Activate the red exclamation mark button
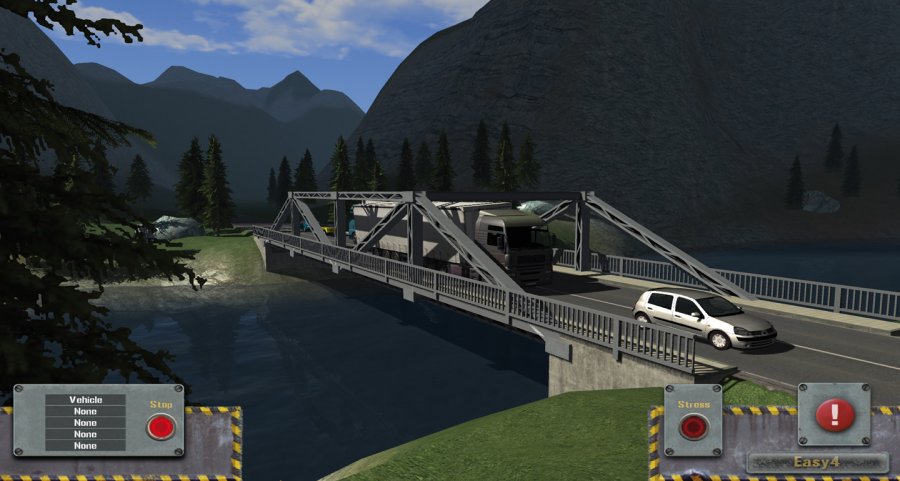900x481 pixels. [x=835, y=414]
